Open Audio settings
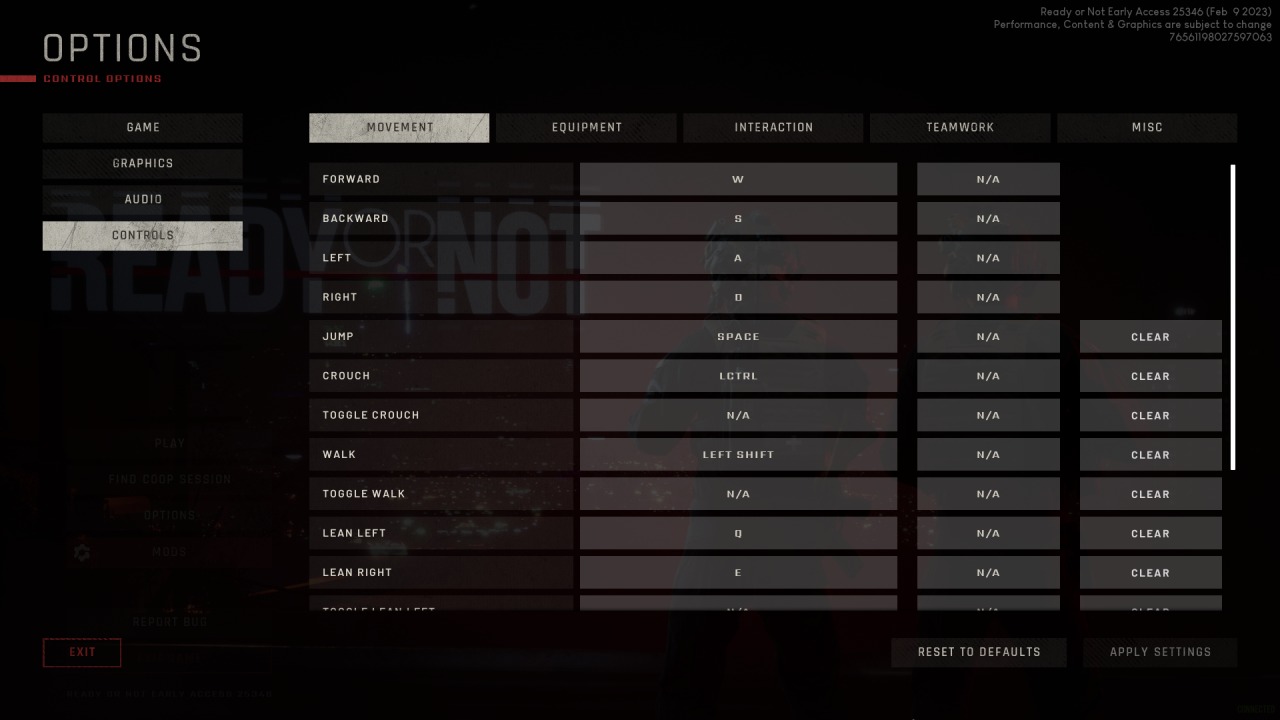This screenshot has height=720, width=1280. pos(142,199)
